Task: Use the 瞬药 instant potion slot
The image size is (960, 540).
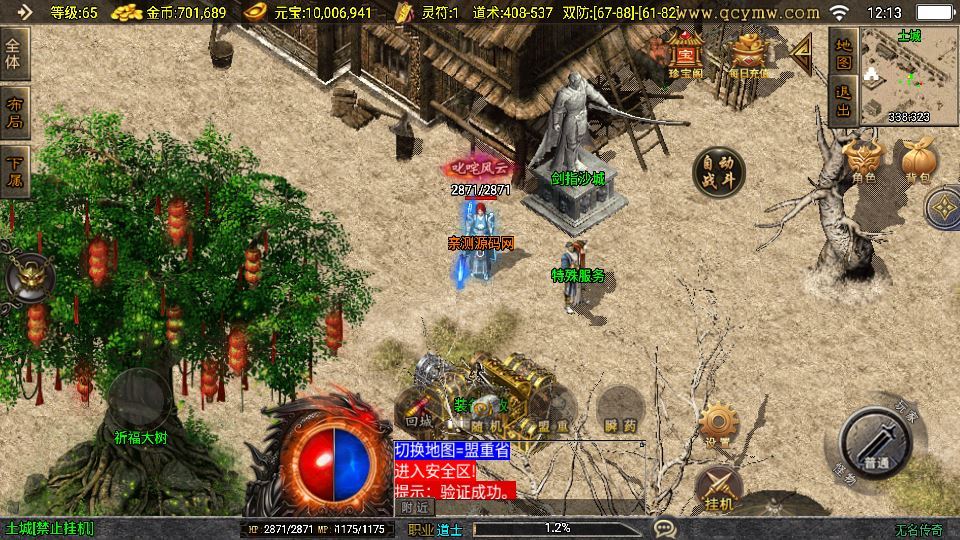Action: (x=620, y=413)
